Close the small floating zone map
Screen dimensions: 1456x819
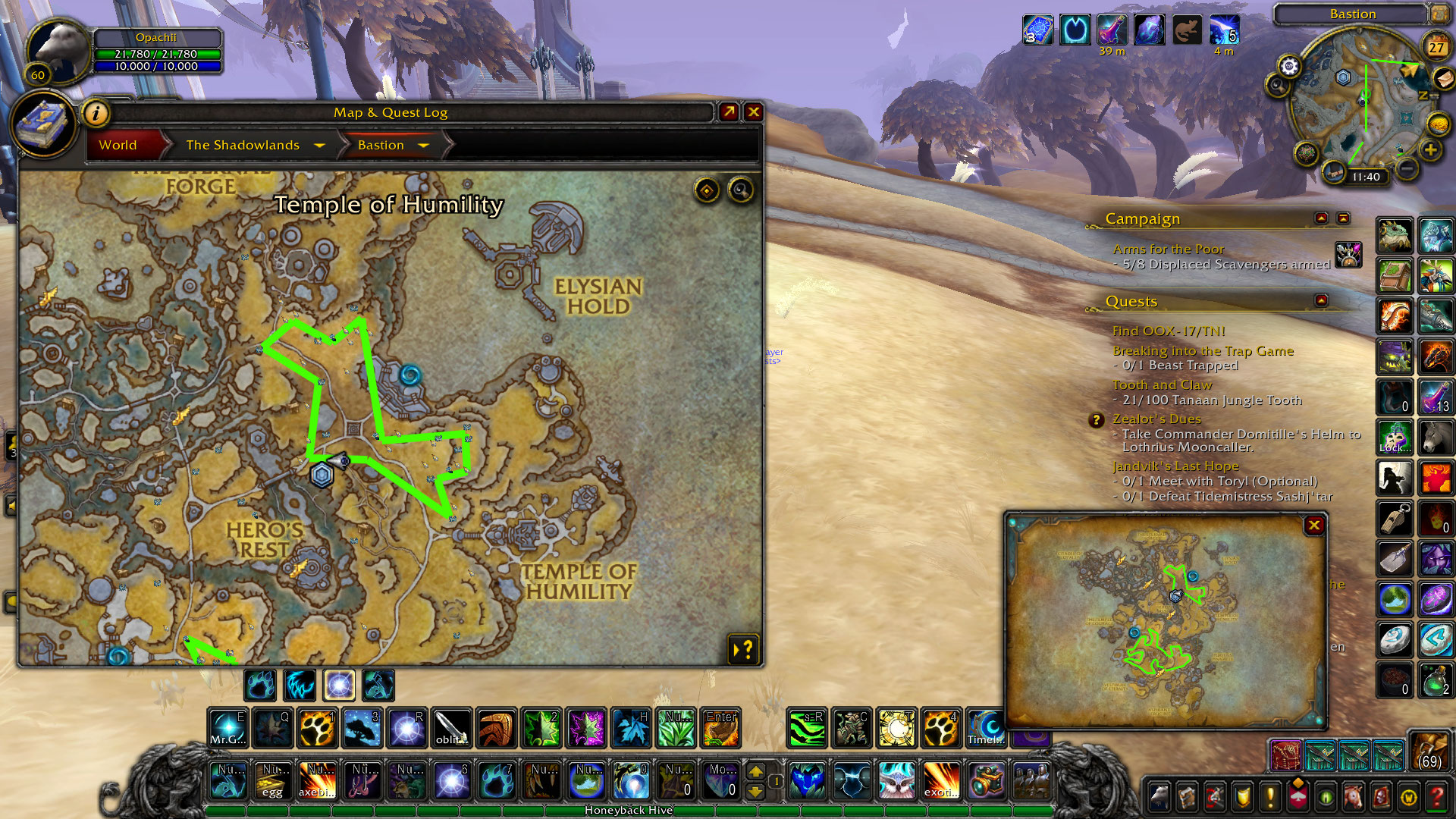coord(1314,525)
